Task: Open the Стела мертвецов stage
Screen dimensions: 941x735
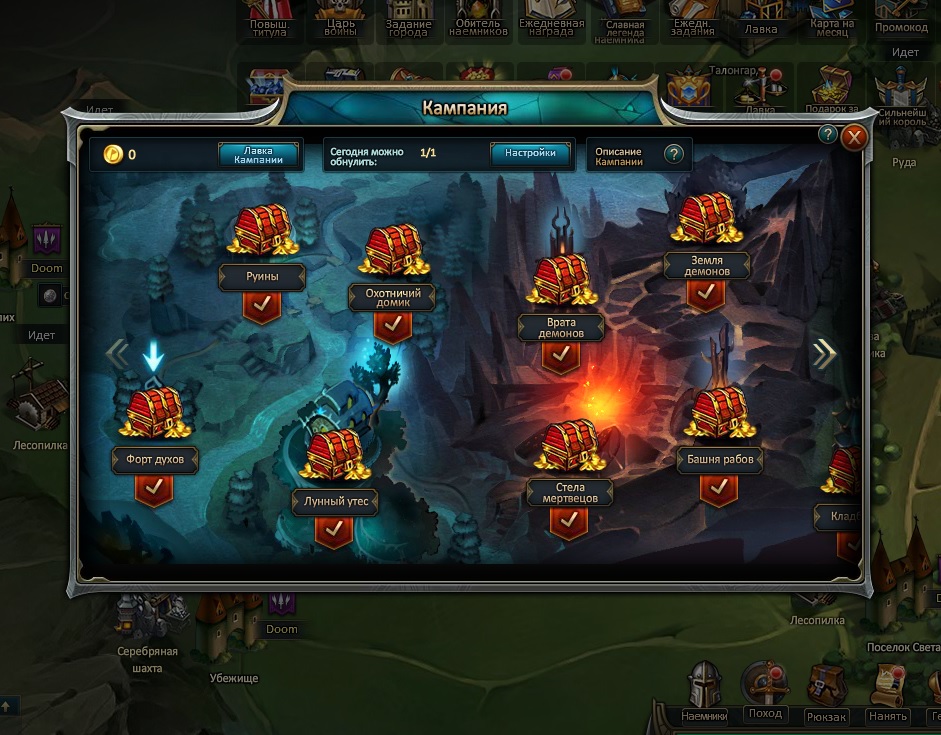Action: click(569, 447)
